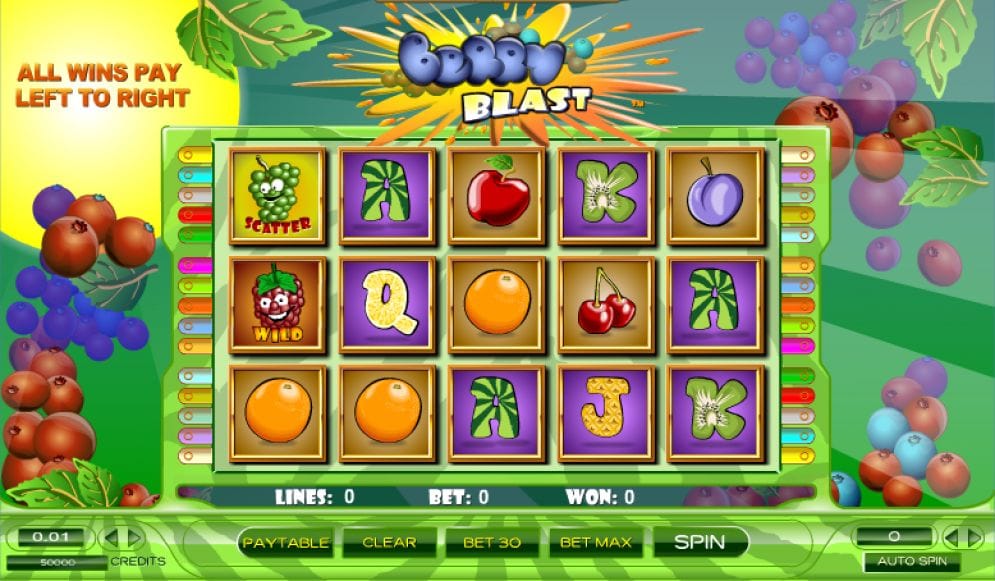Open the Paytable

[x=286, y=543]
